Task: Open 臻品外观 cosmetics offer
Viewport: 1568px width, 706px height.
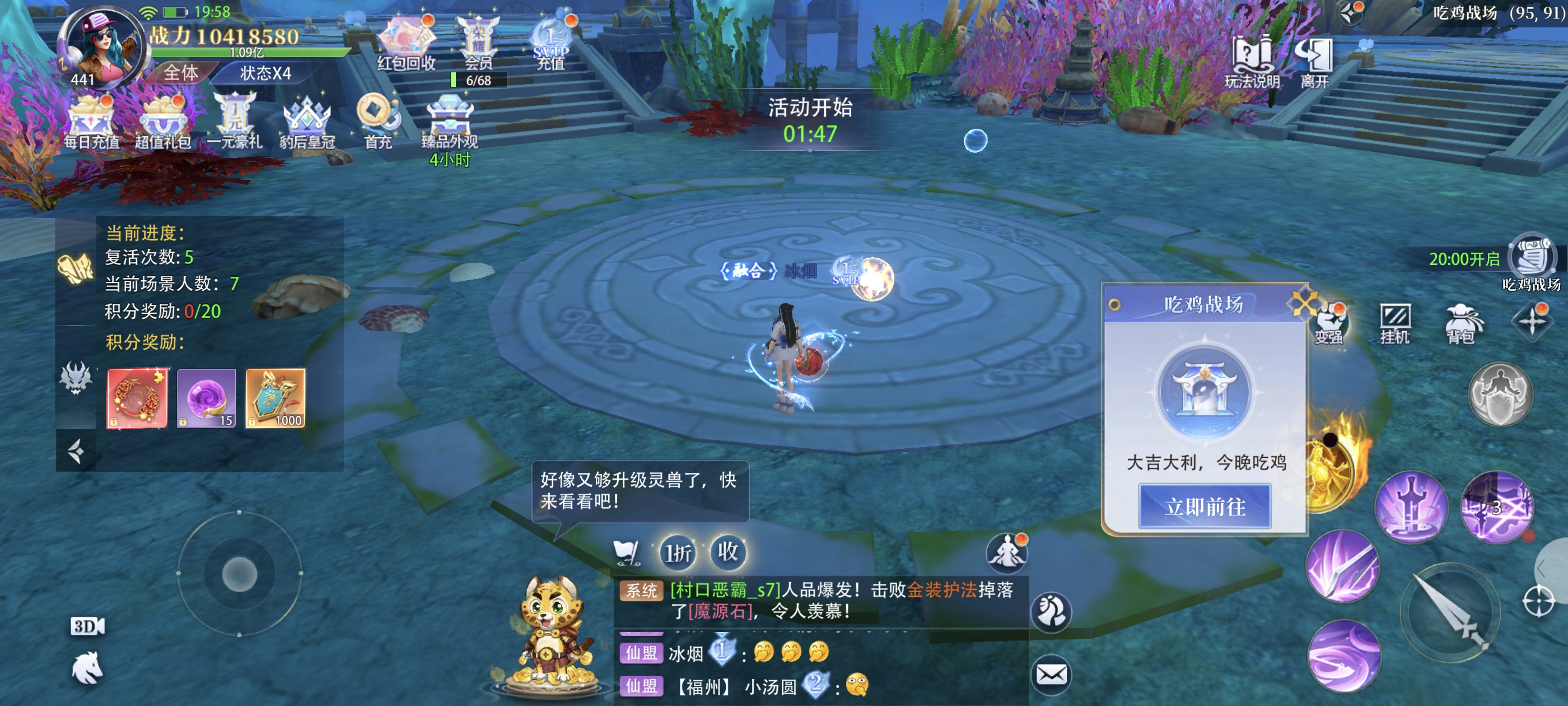Action: coord(450,122)
